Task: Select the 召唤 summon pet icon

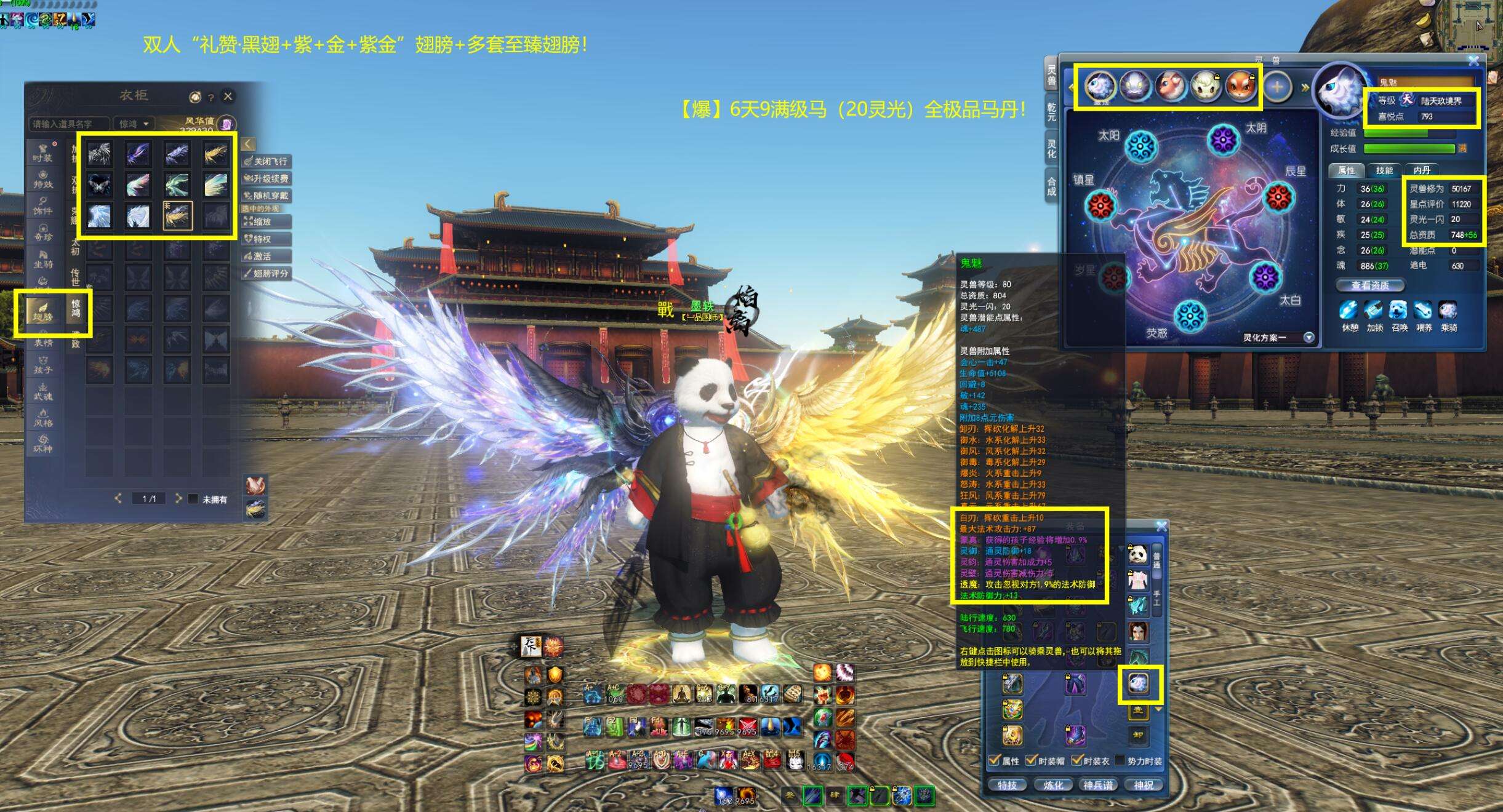Action: [1399, 311]
